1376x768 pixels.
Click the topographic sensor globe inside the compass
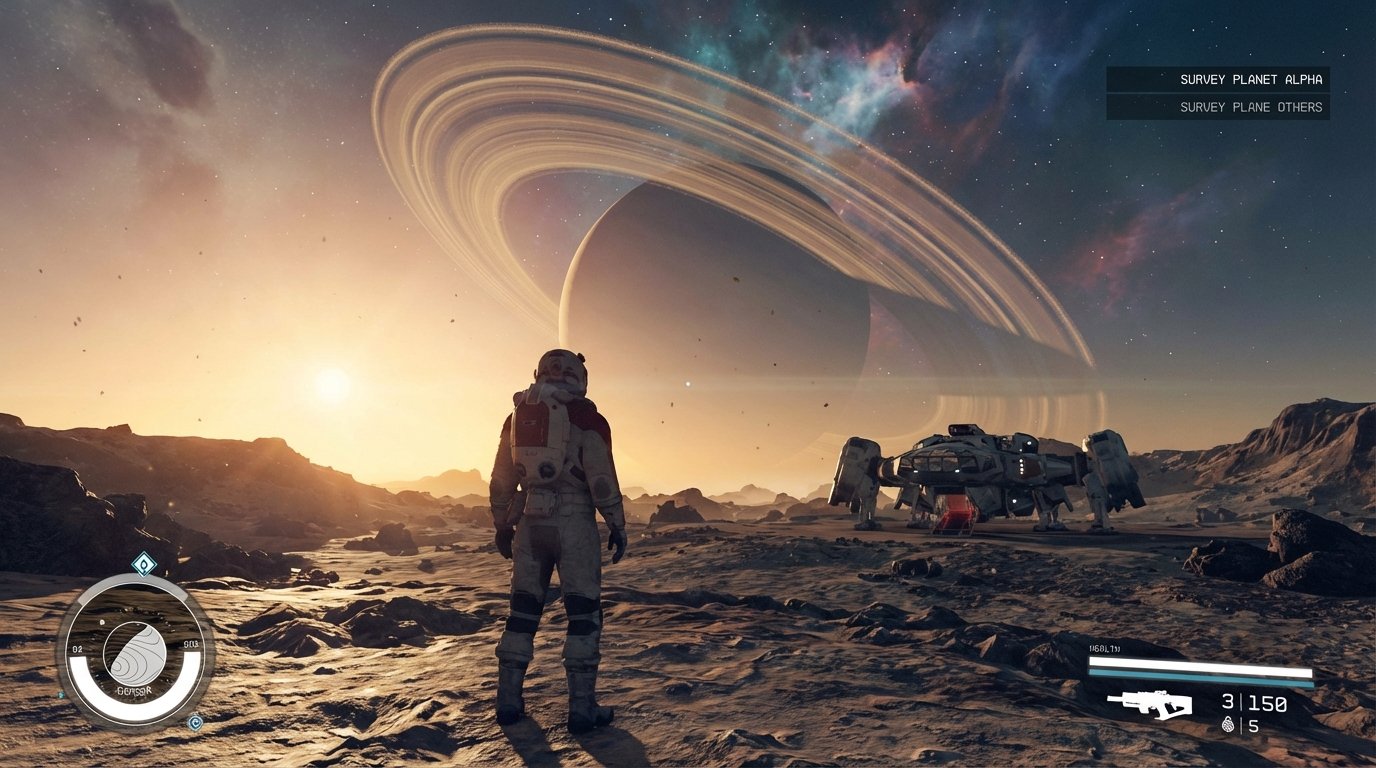click(136, 653)
